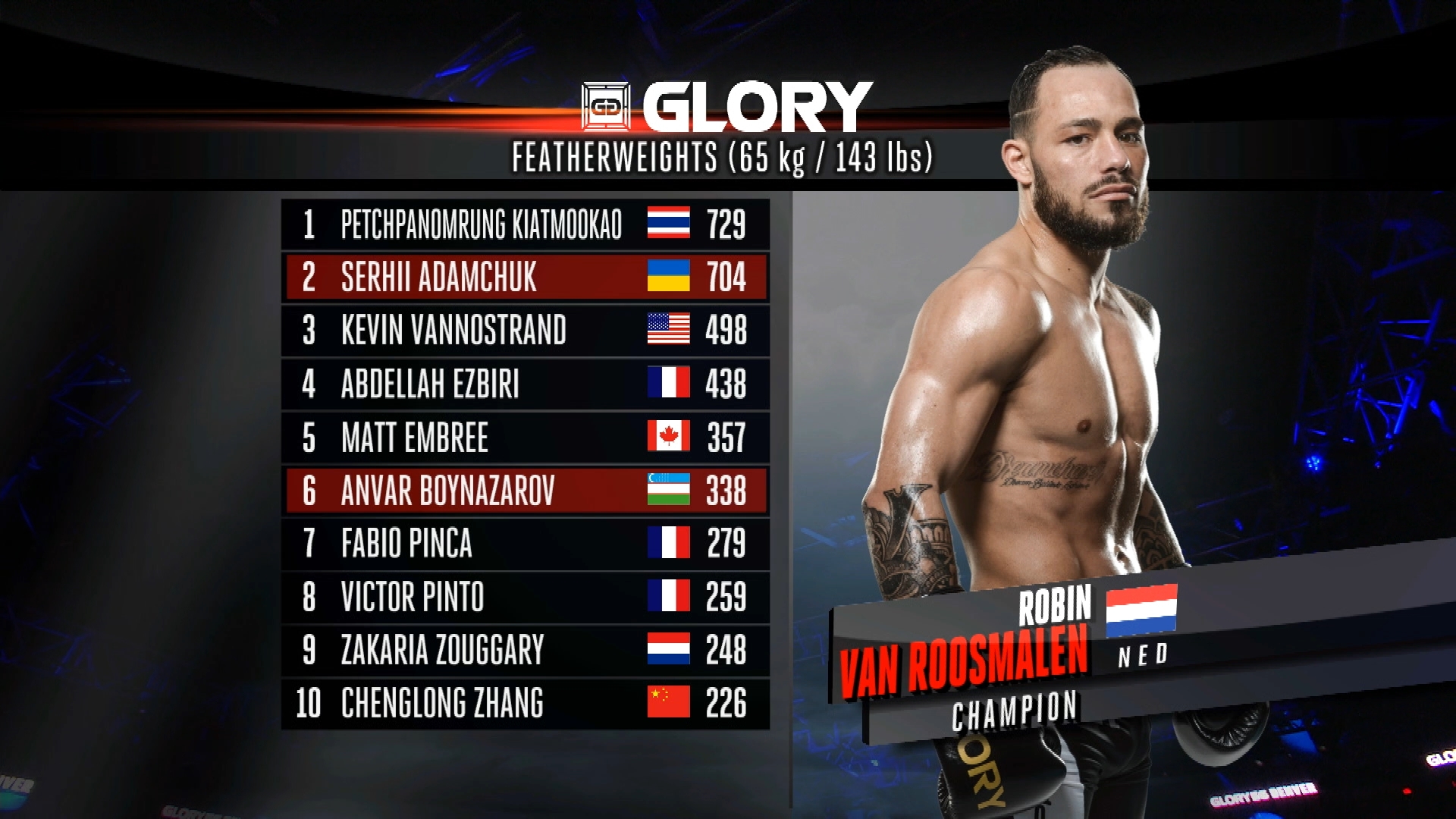Select the Abdellah Ezbiri row
The width and height of the screenshot is (1456, 819).
[x=525, y=384]
